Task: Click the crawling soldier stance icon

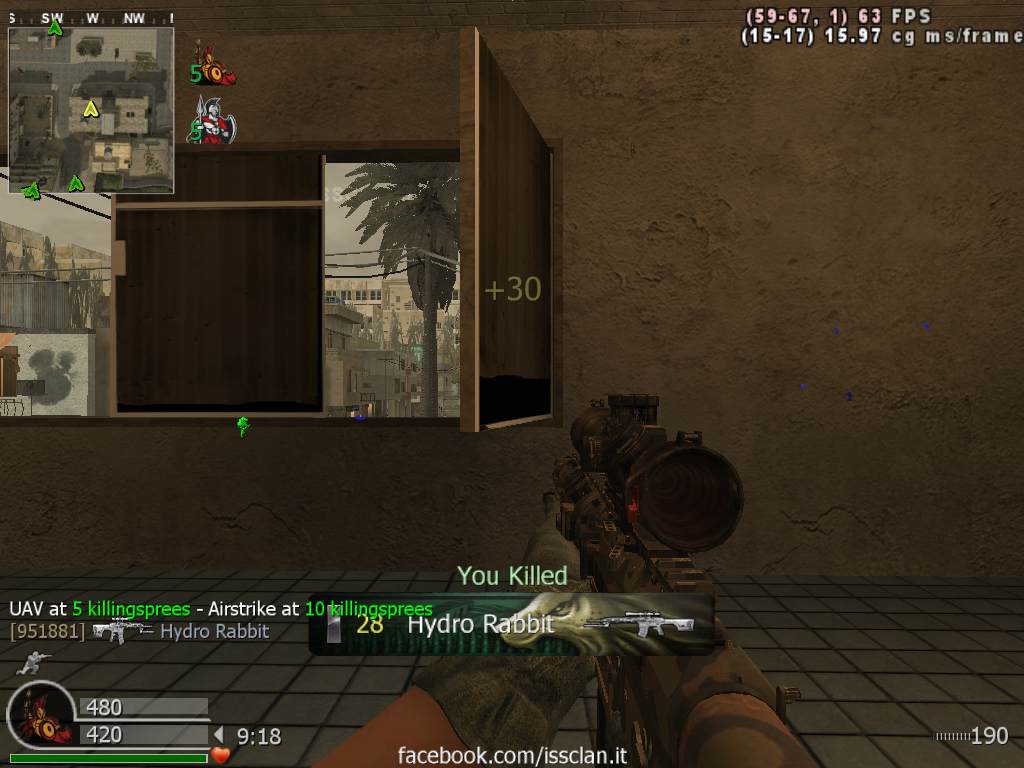Action: click(36, 661)
